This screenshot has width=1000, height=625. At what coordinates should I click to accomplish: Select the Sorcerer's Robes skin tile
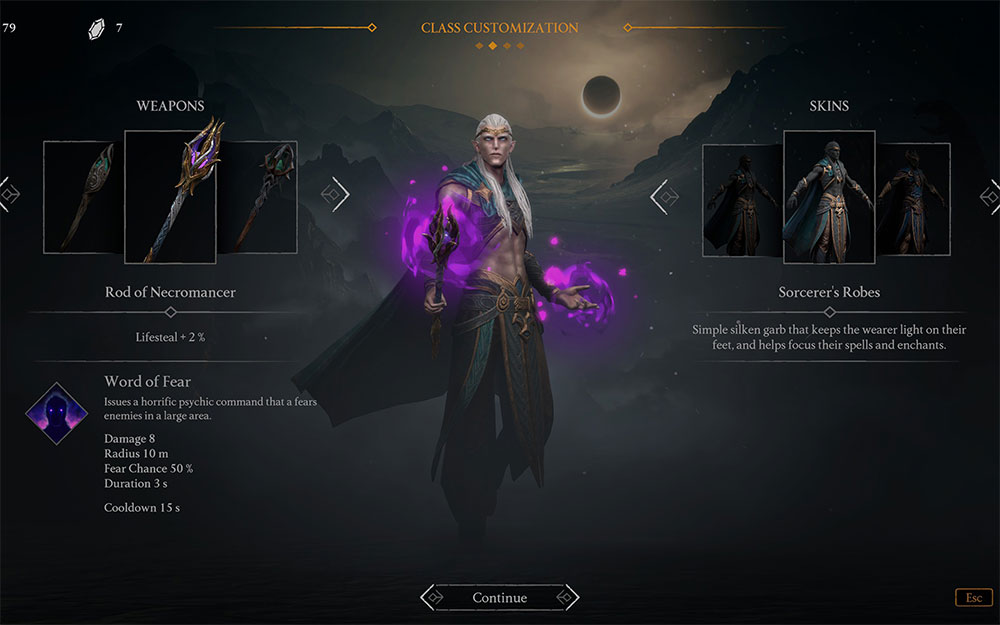pos(829,196)
